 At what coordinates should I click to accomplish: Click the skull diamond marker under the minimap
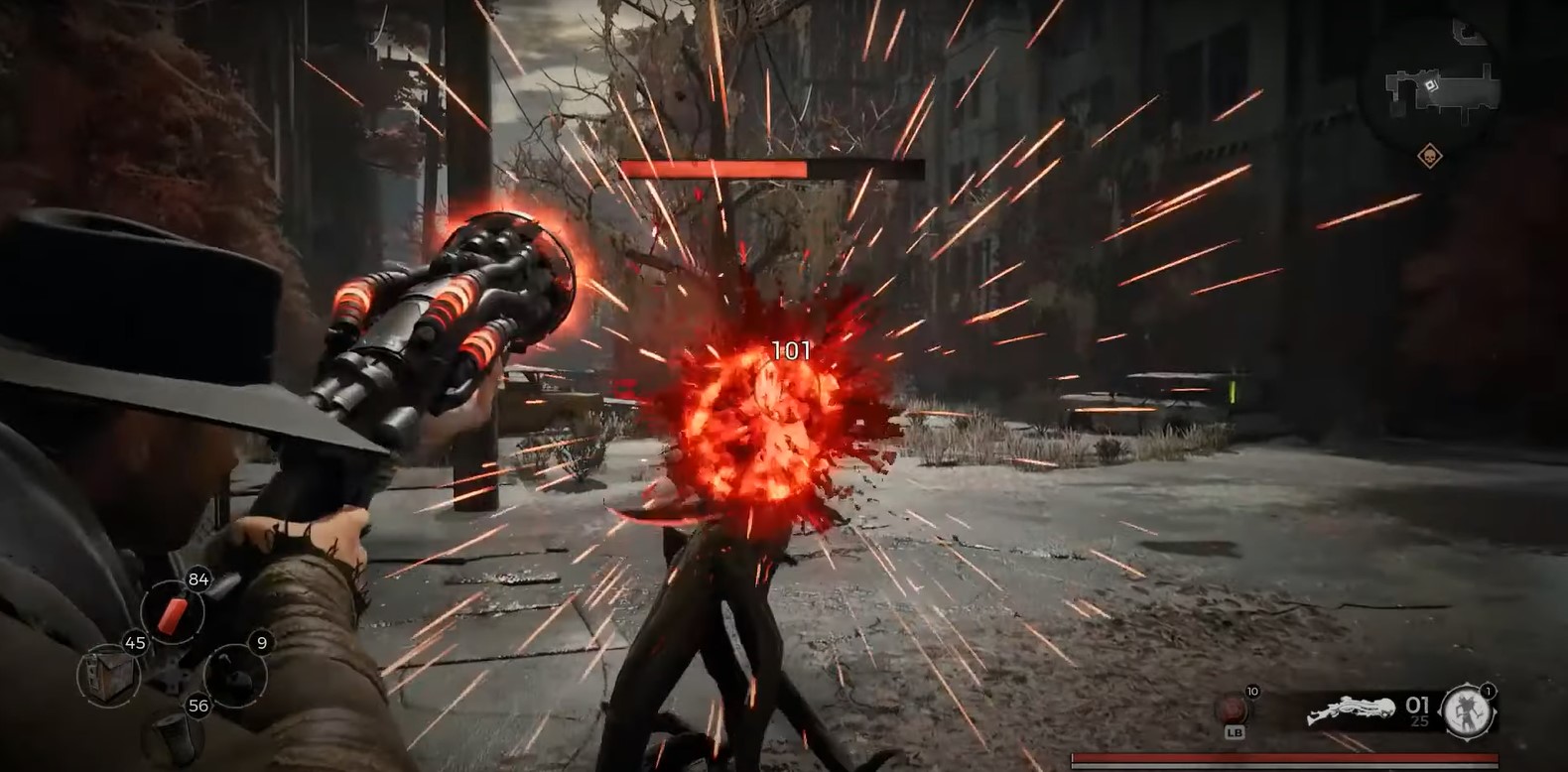1430,156
